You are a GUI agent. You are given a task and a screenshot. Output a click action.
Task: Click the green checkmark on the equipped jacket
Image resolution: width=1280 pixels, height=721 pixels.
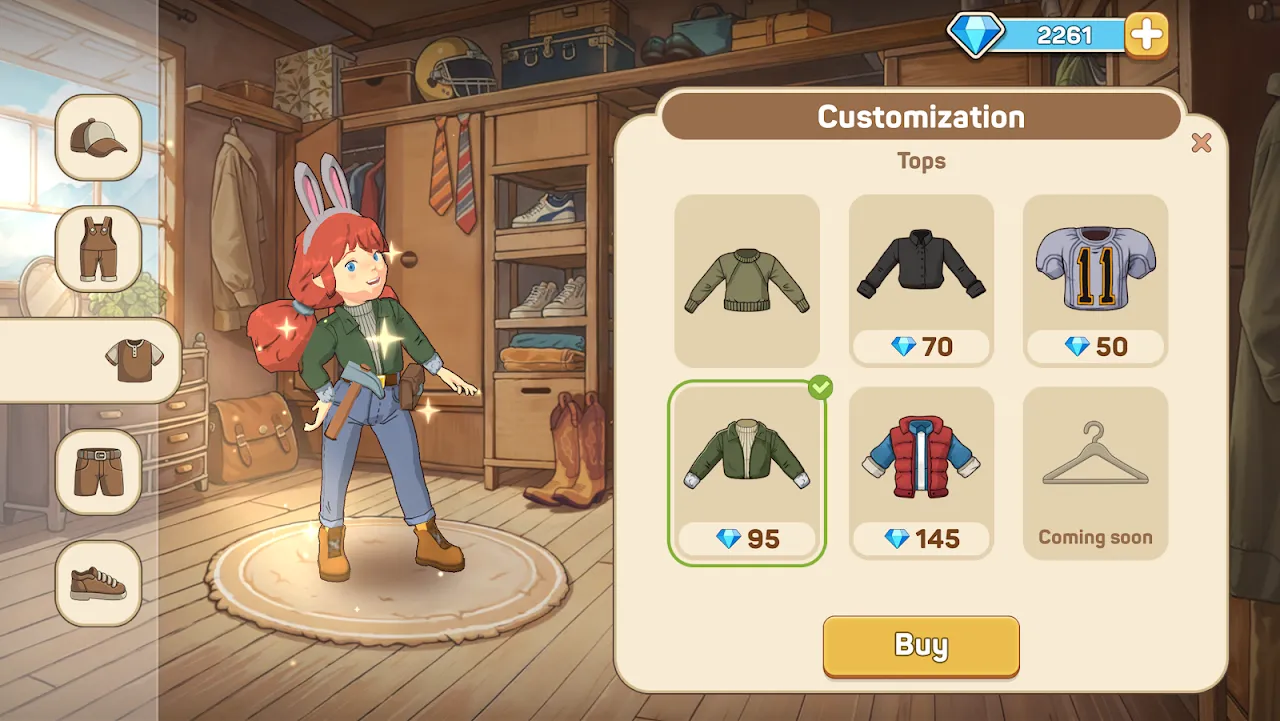coord(819,388)
